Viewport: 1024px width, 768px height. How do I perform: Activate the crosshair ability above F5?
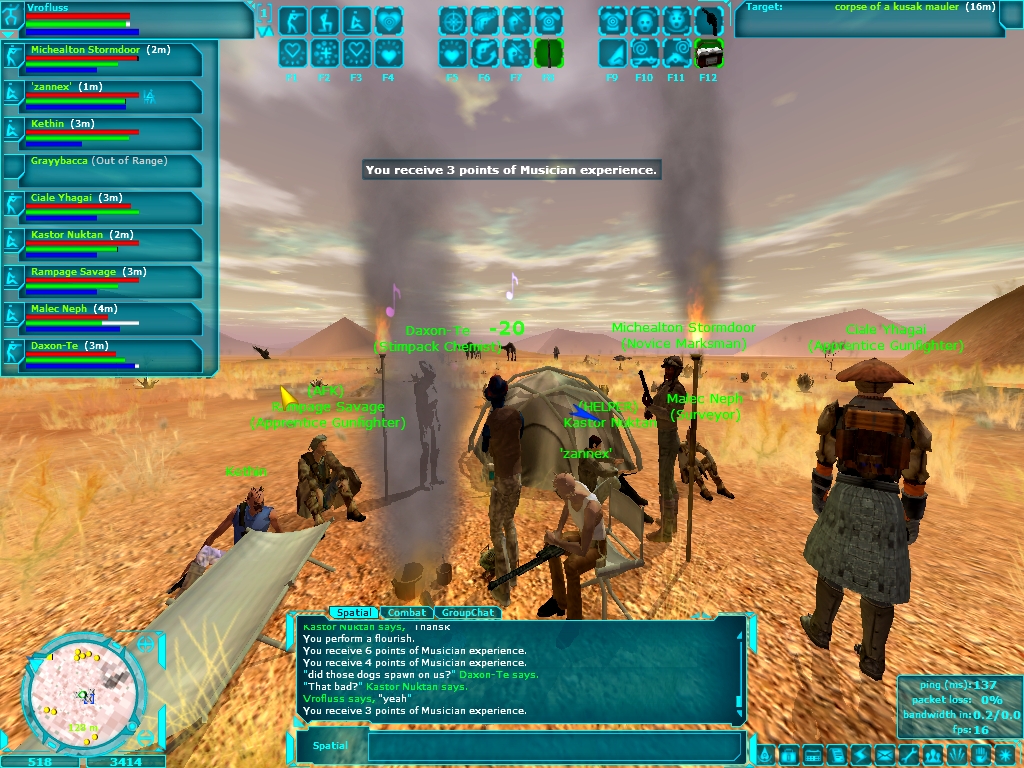[452, 21]
